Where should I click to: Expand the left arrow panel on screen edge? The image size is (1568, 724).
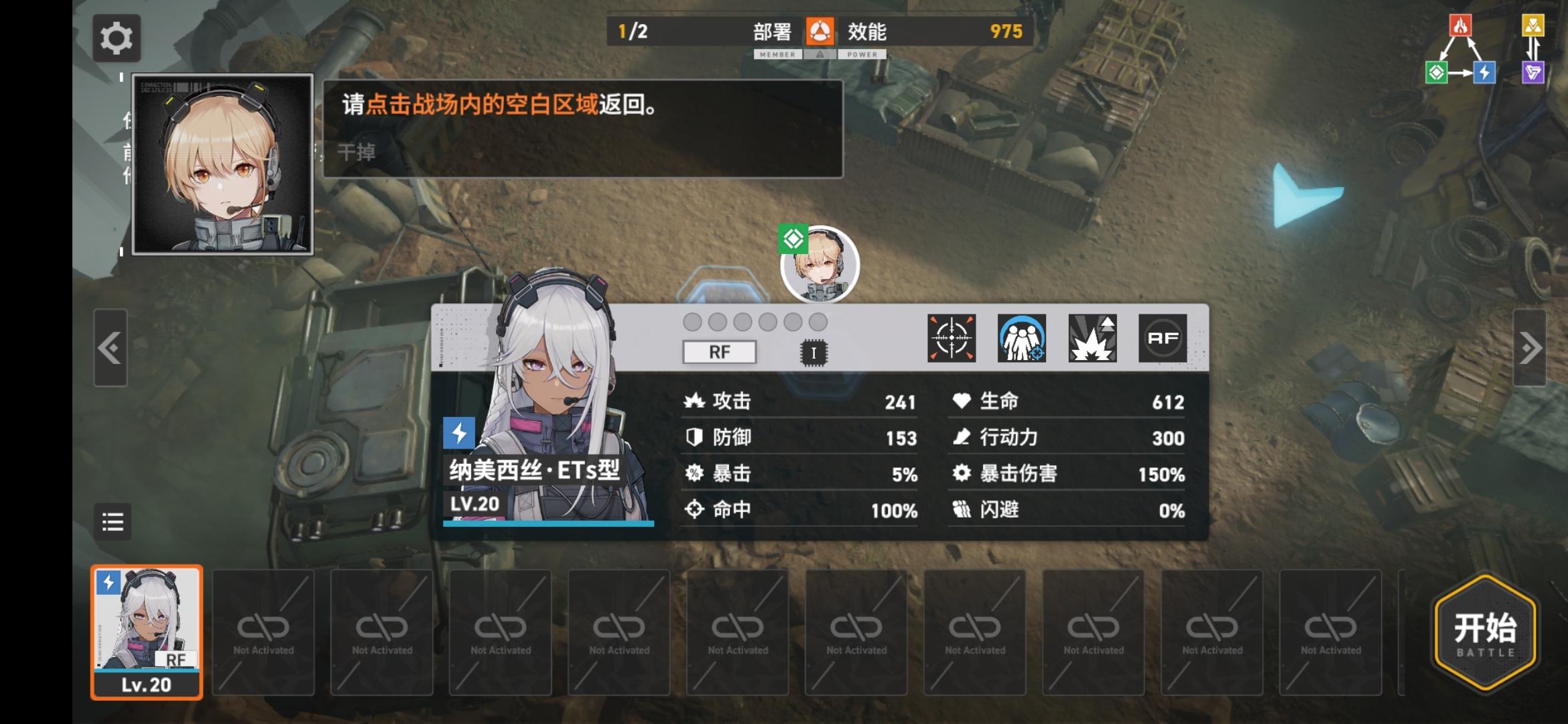click(111, 349)
